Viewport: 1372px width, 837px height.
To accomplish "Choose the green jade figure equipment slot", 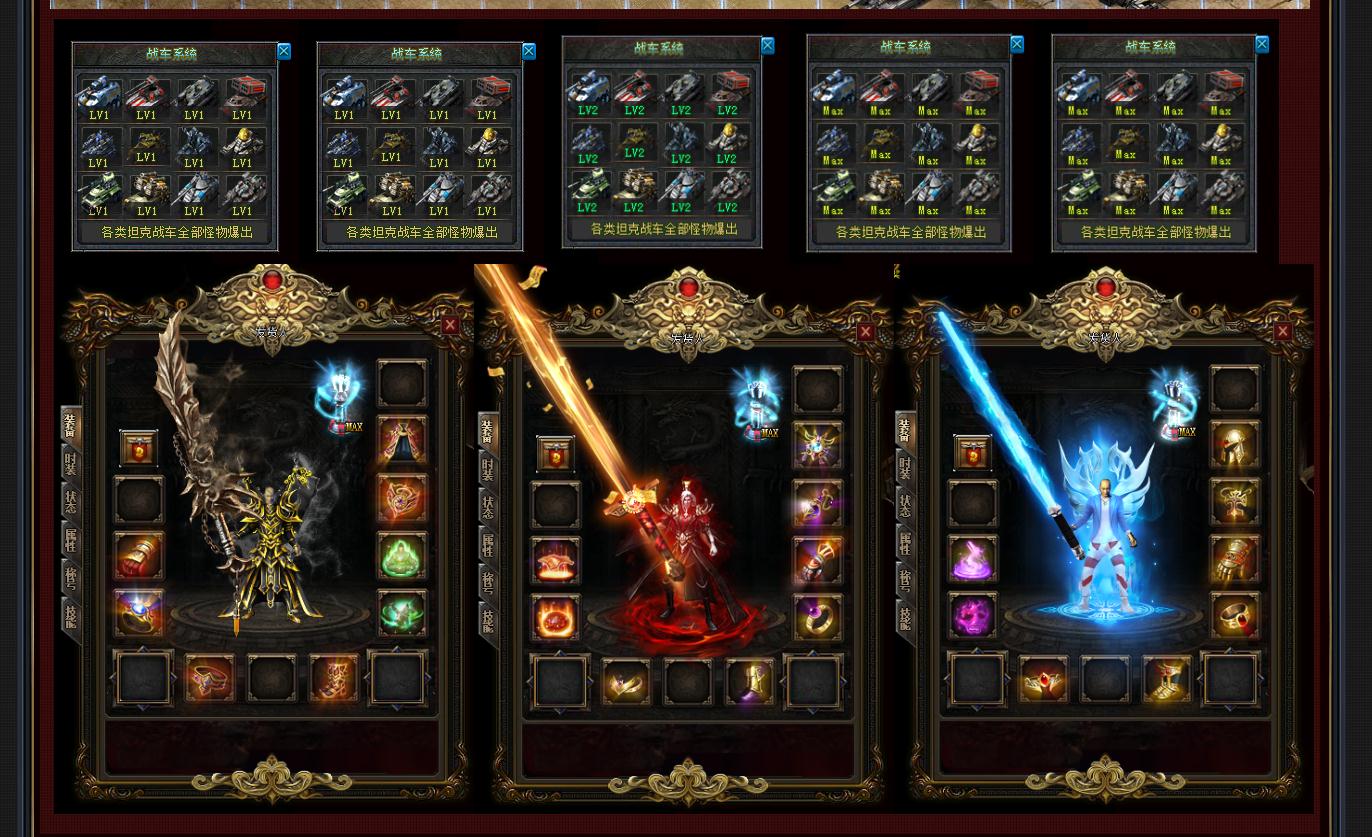I will [402, 555].
